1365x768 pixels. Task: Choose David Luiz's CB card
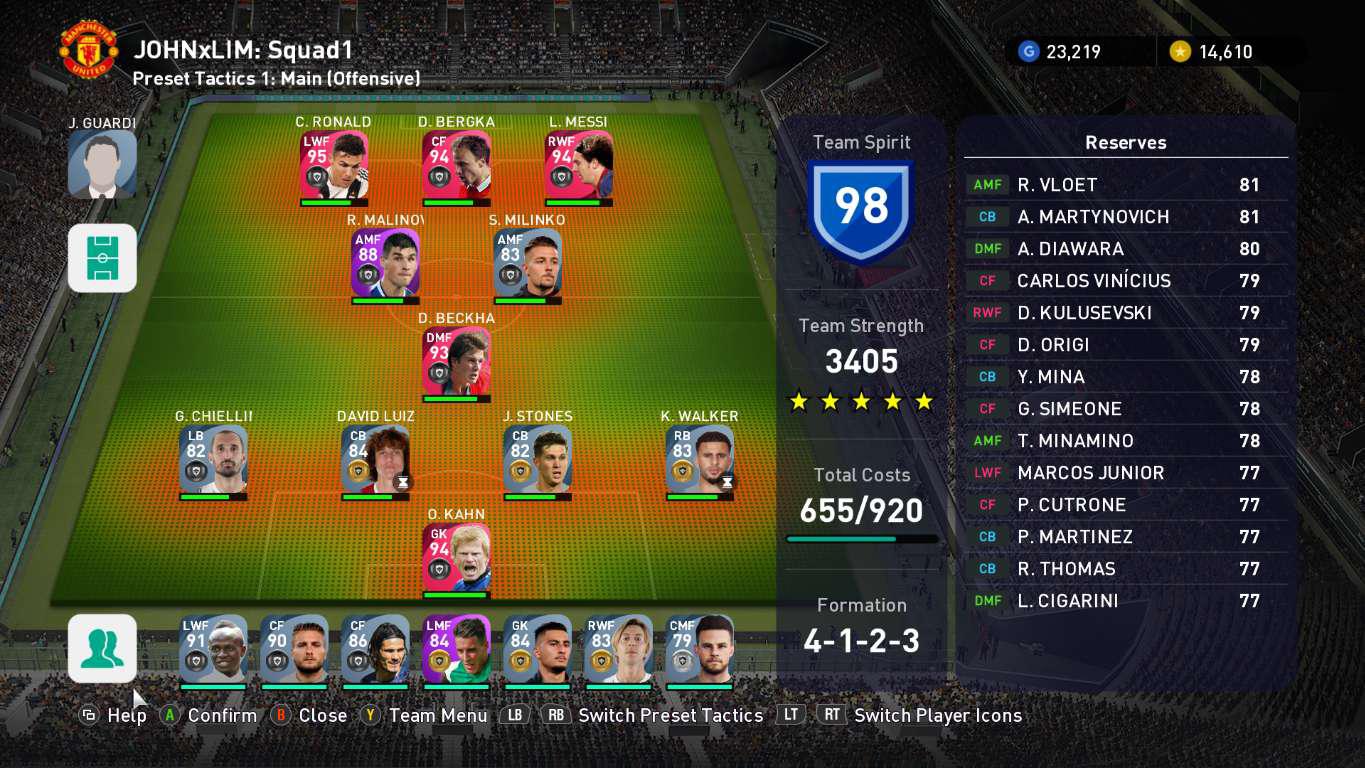point(375,460)
